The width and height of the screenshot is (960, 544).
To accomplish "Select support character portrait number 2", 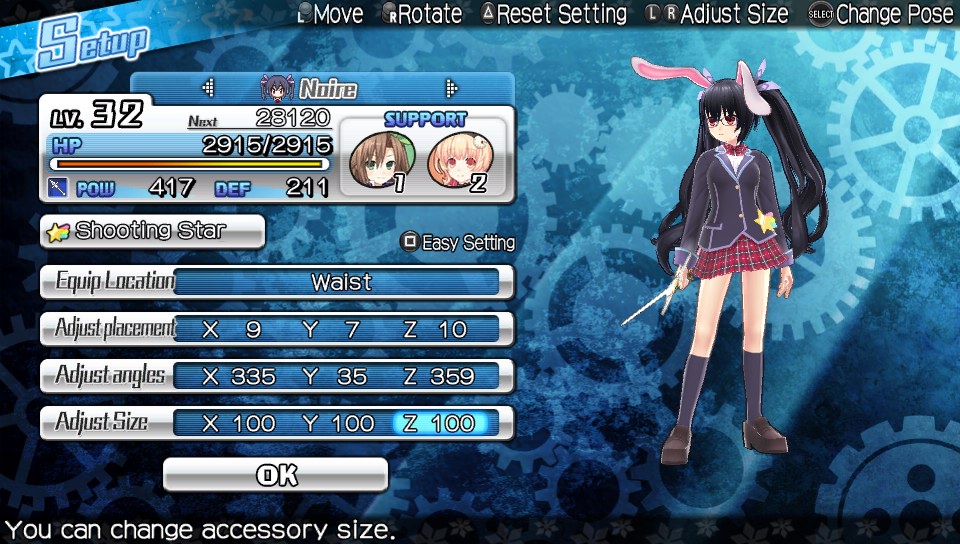I will click(458, 162).
